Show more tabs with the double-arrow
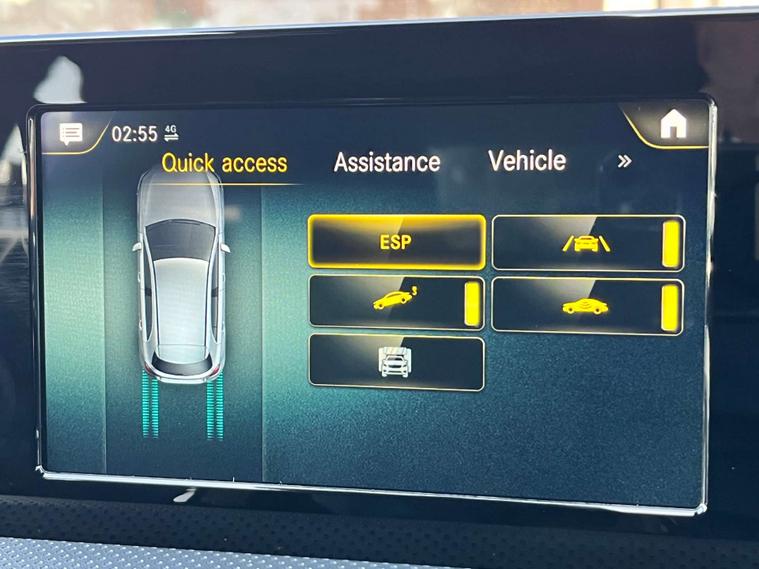759x569 pixels. 625,161
